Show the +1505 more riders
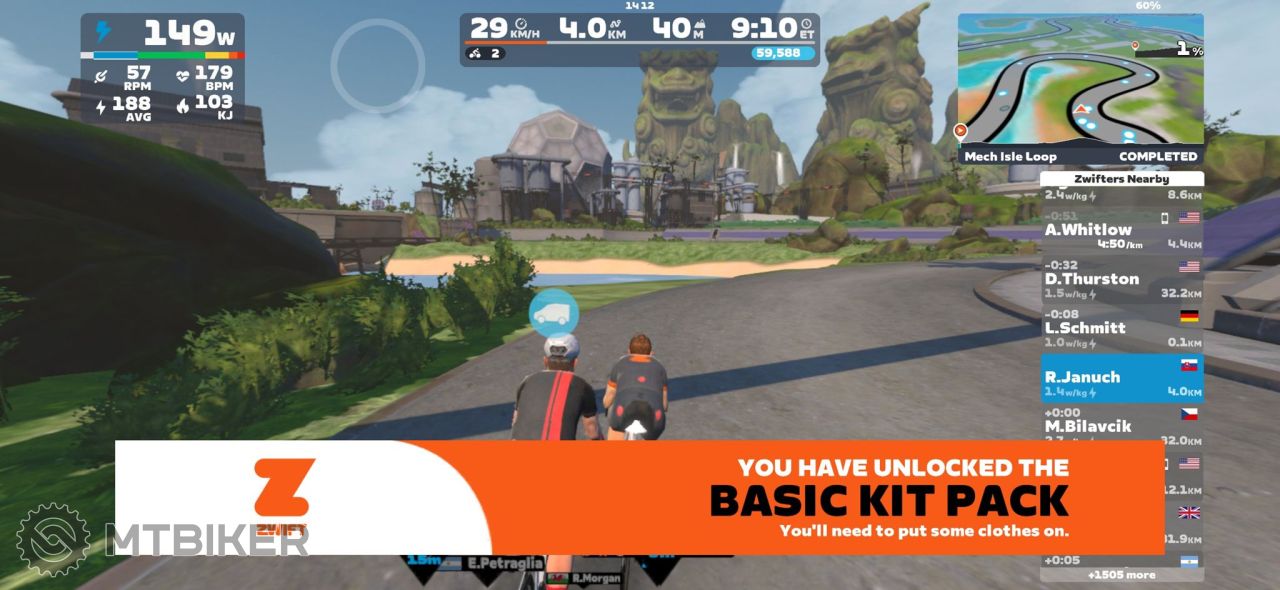The width and height of the screenshot is (1280, 590). 1121,575
